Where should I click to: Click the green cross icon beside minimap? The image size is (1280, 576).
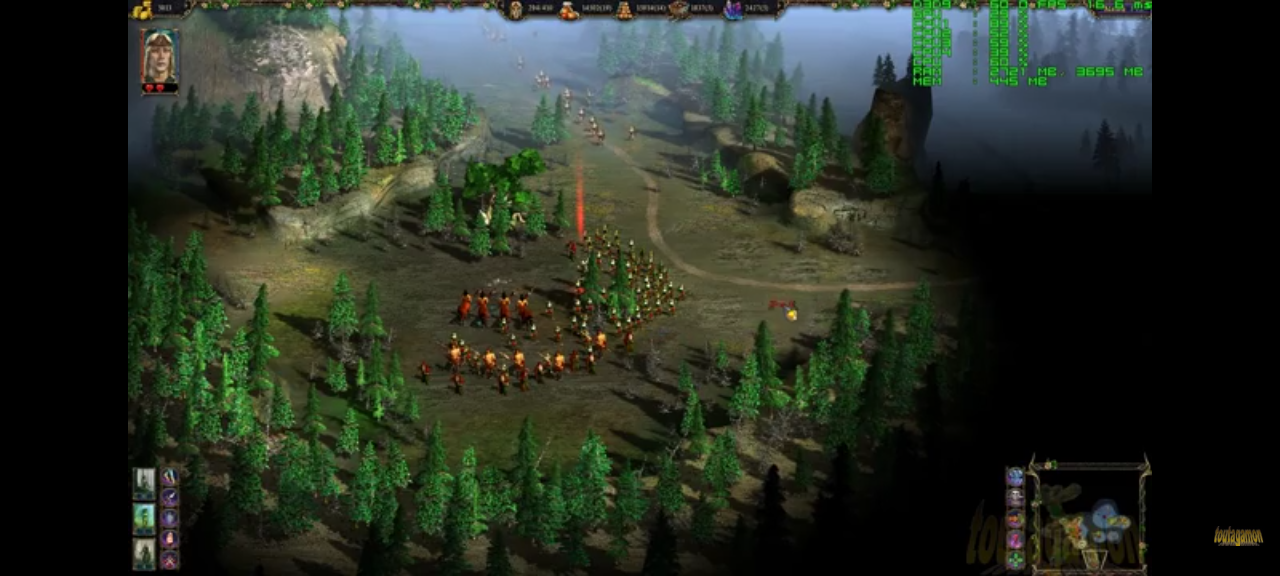point(1016,558)
